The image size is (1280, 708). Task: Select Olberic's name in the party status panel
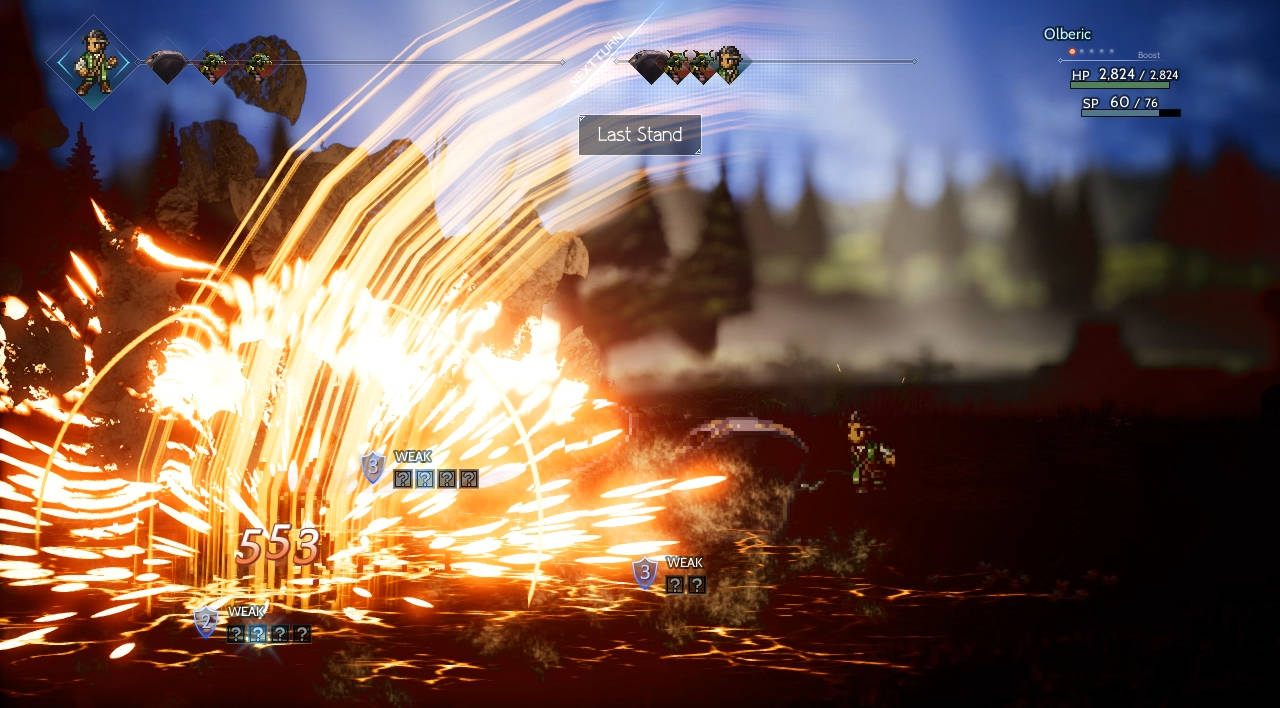coord(1067,34)
